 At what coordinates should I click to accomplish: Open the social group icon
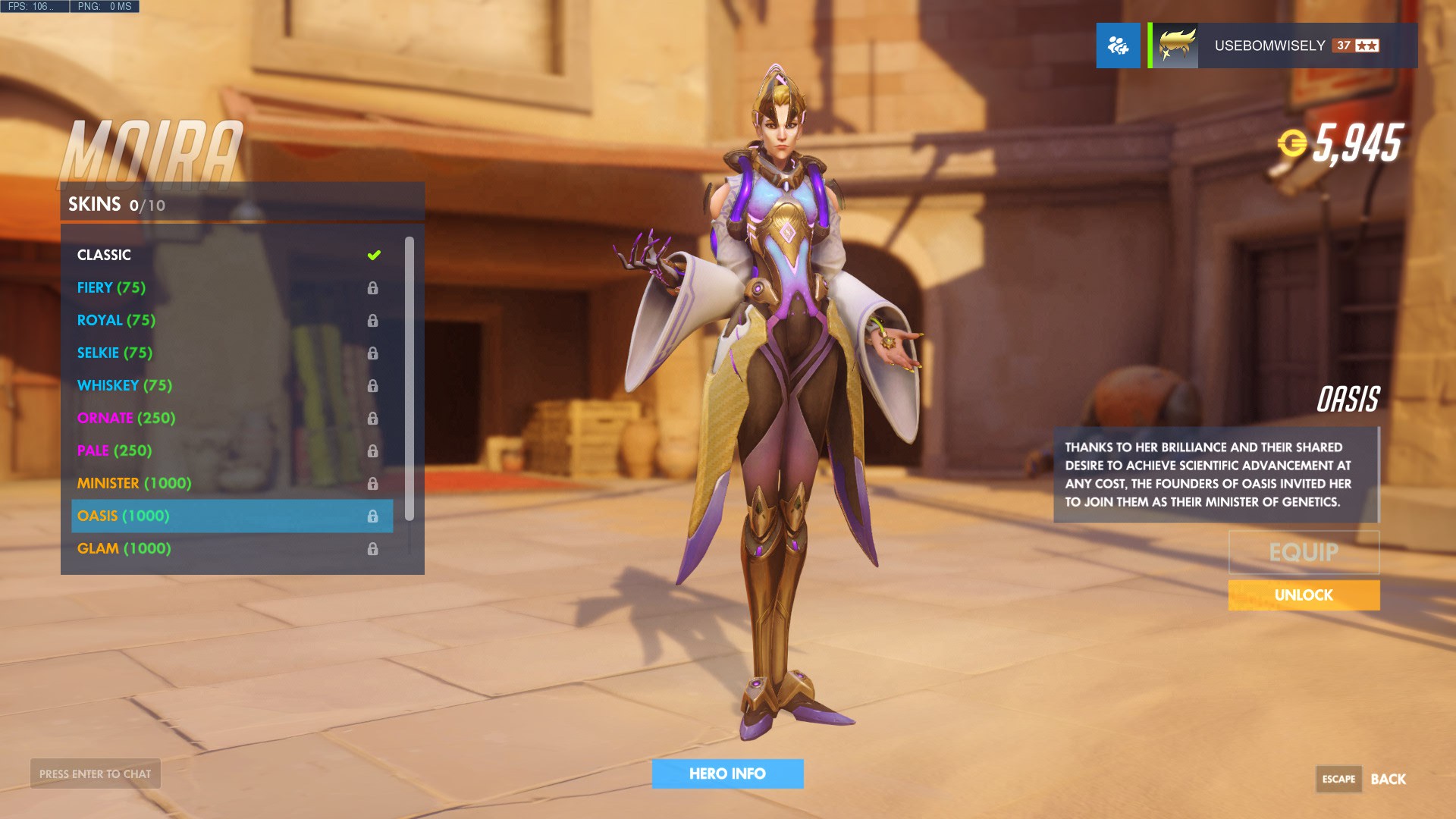click(1118, 45)
